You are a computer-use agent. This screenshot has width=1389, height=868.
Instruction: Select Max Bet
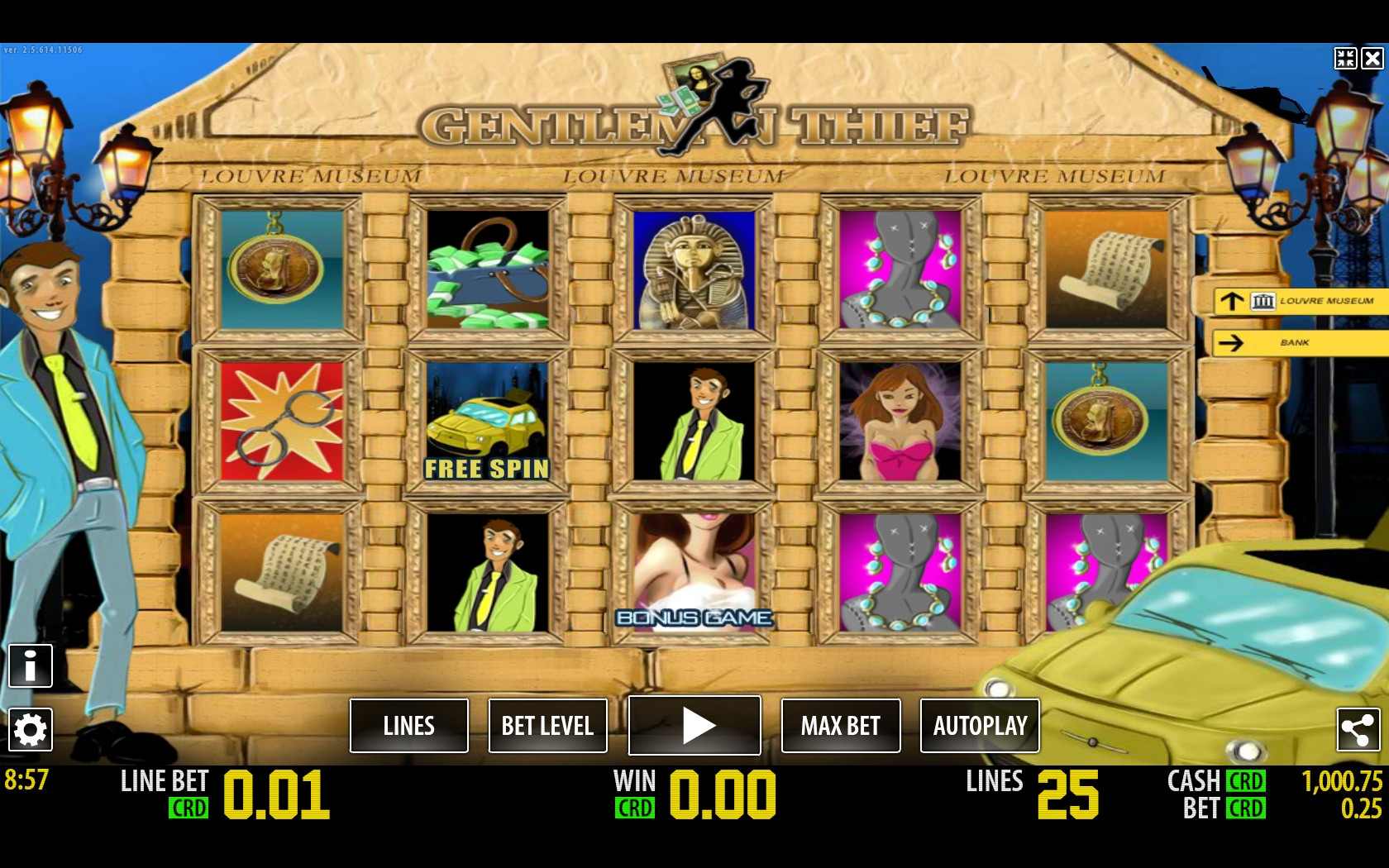pos(840,726)
